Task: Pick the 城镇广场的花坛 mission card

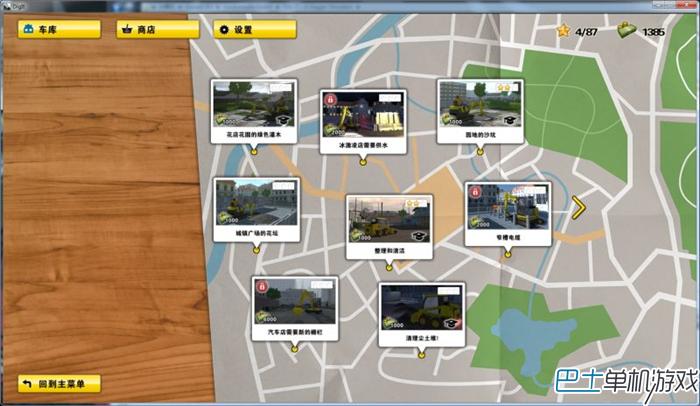Action: [x=257, y=209]
